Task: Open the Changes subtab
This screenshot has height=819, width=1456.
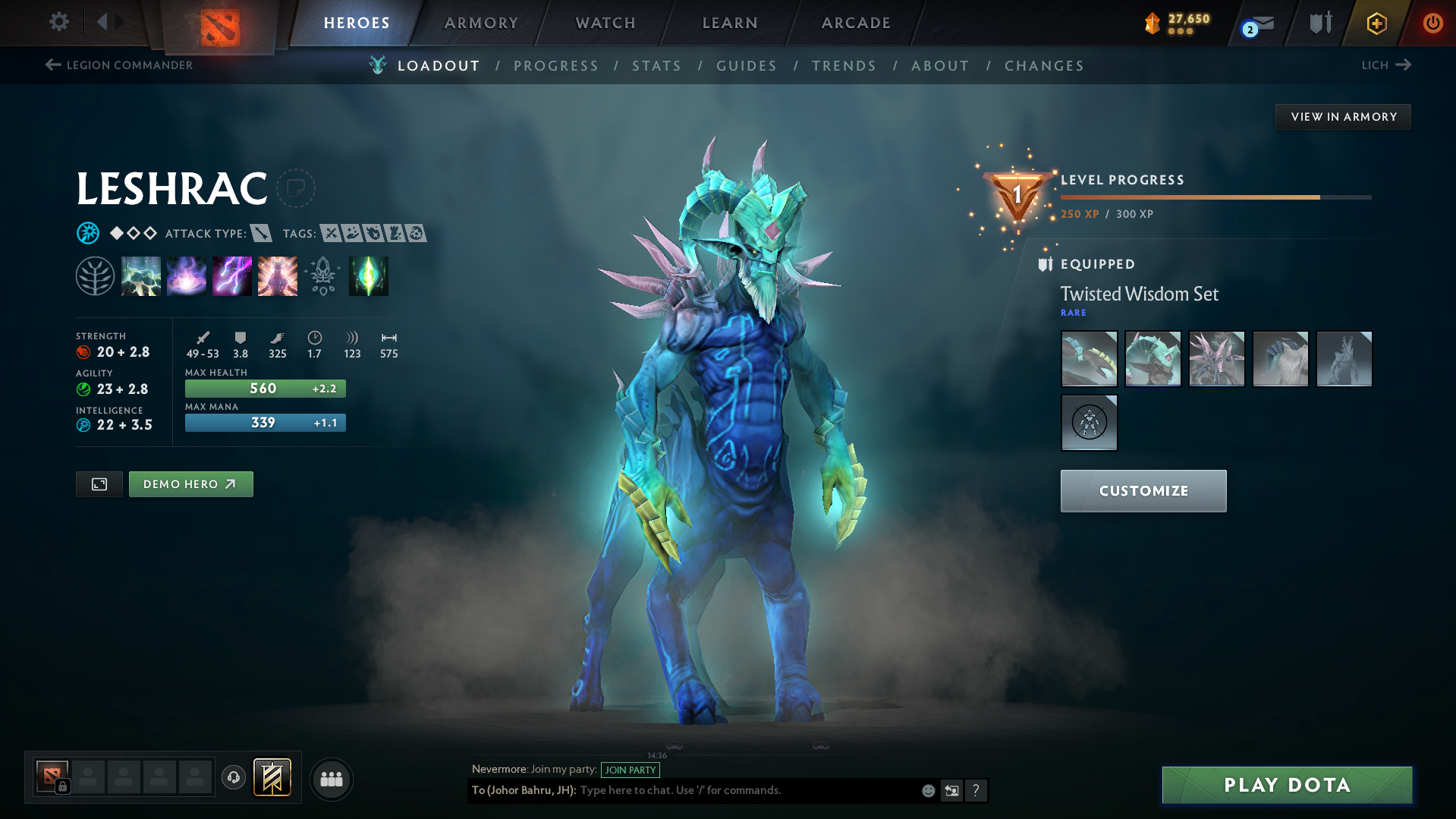Action: click(1044, 66)
